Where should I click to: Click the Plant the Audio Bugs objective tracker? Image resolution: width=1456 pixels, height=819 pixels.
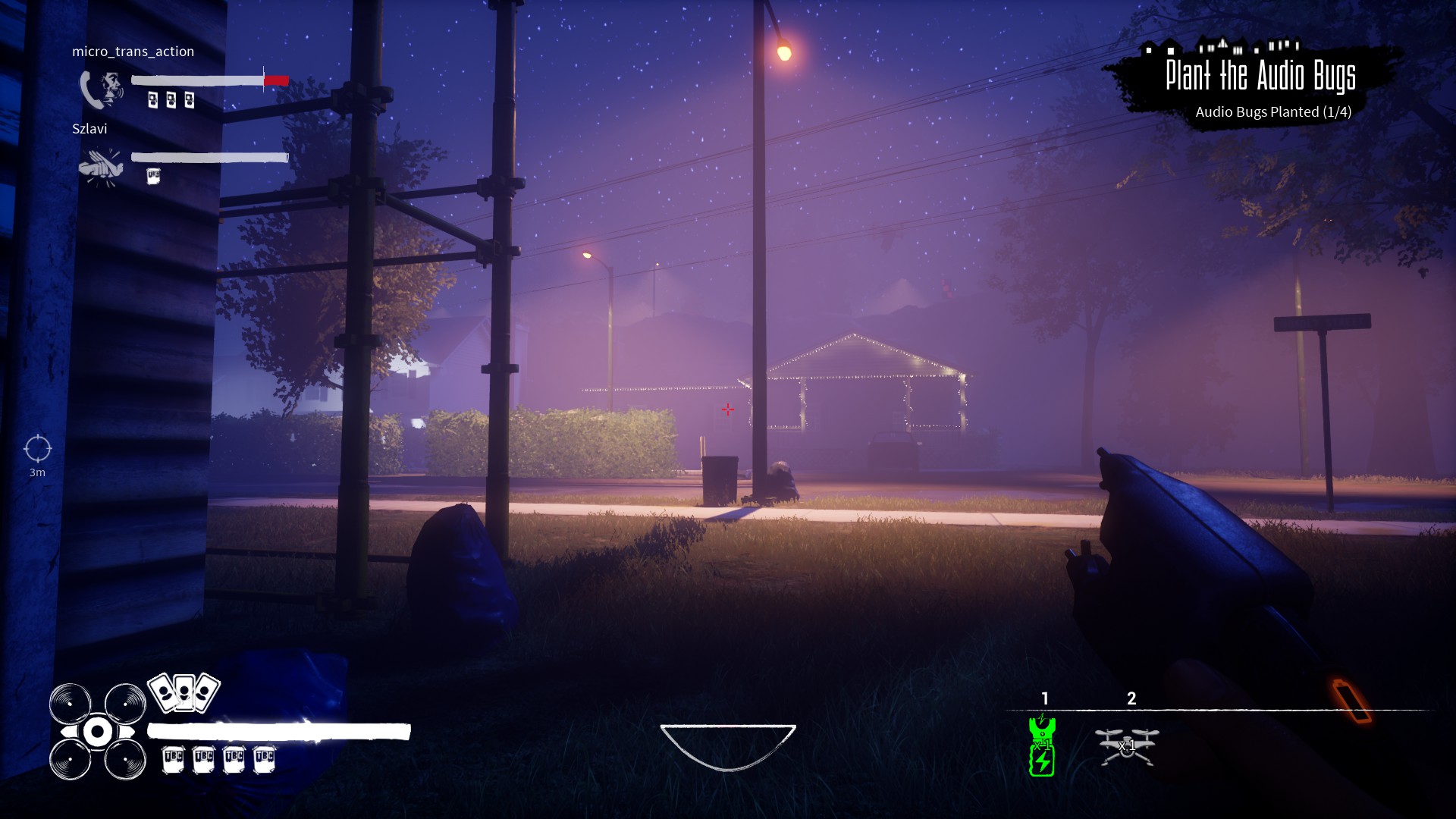1259,85
